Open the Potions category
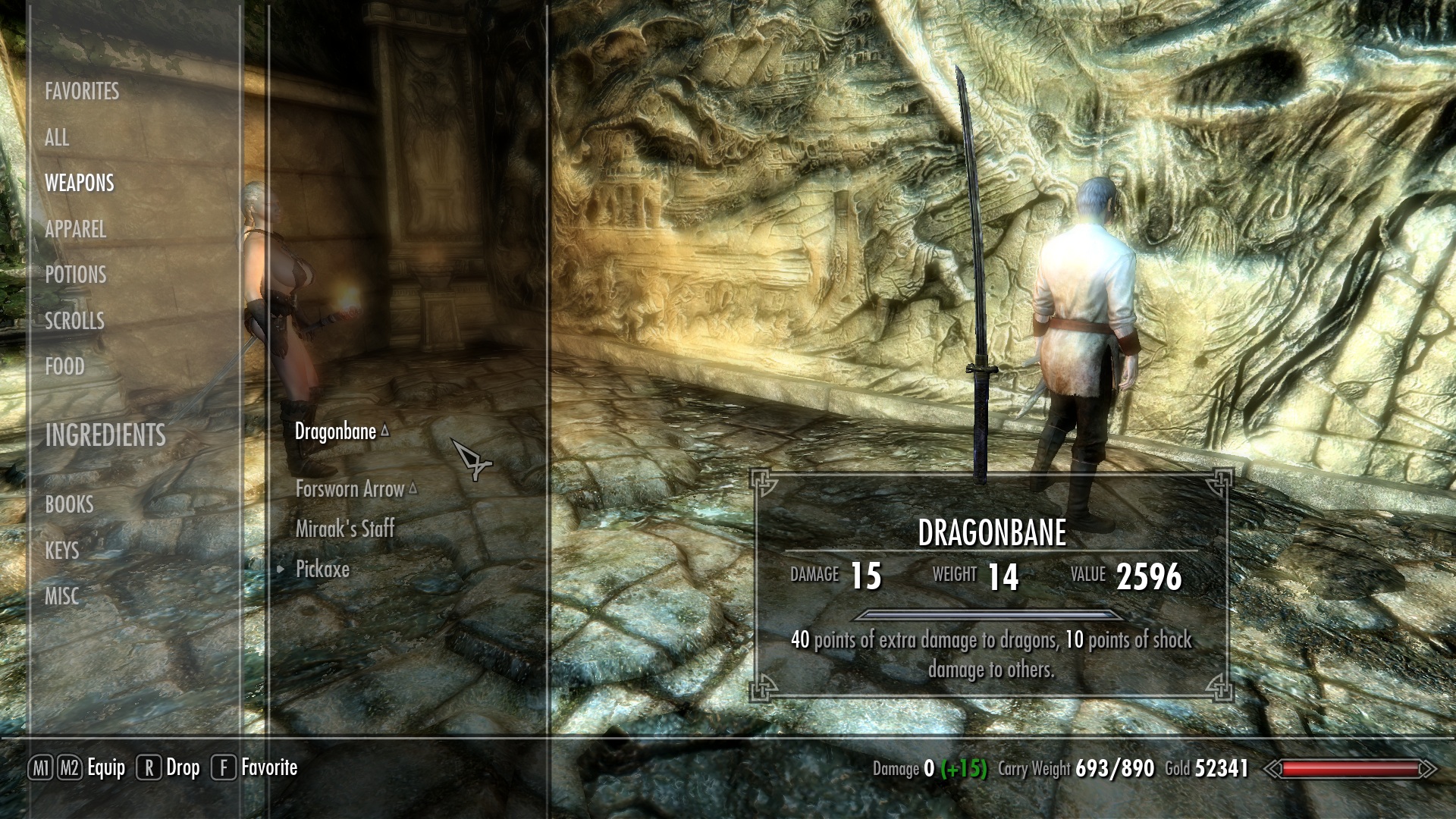The width and height of the screenshot is (1456, 819). (76, 275)
